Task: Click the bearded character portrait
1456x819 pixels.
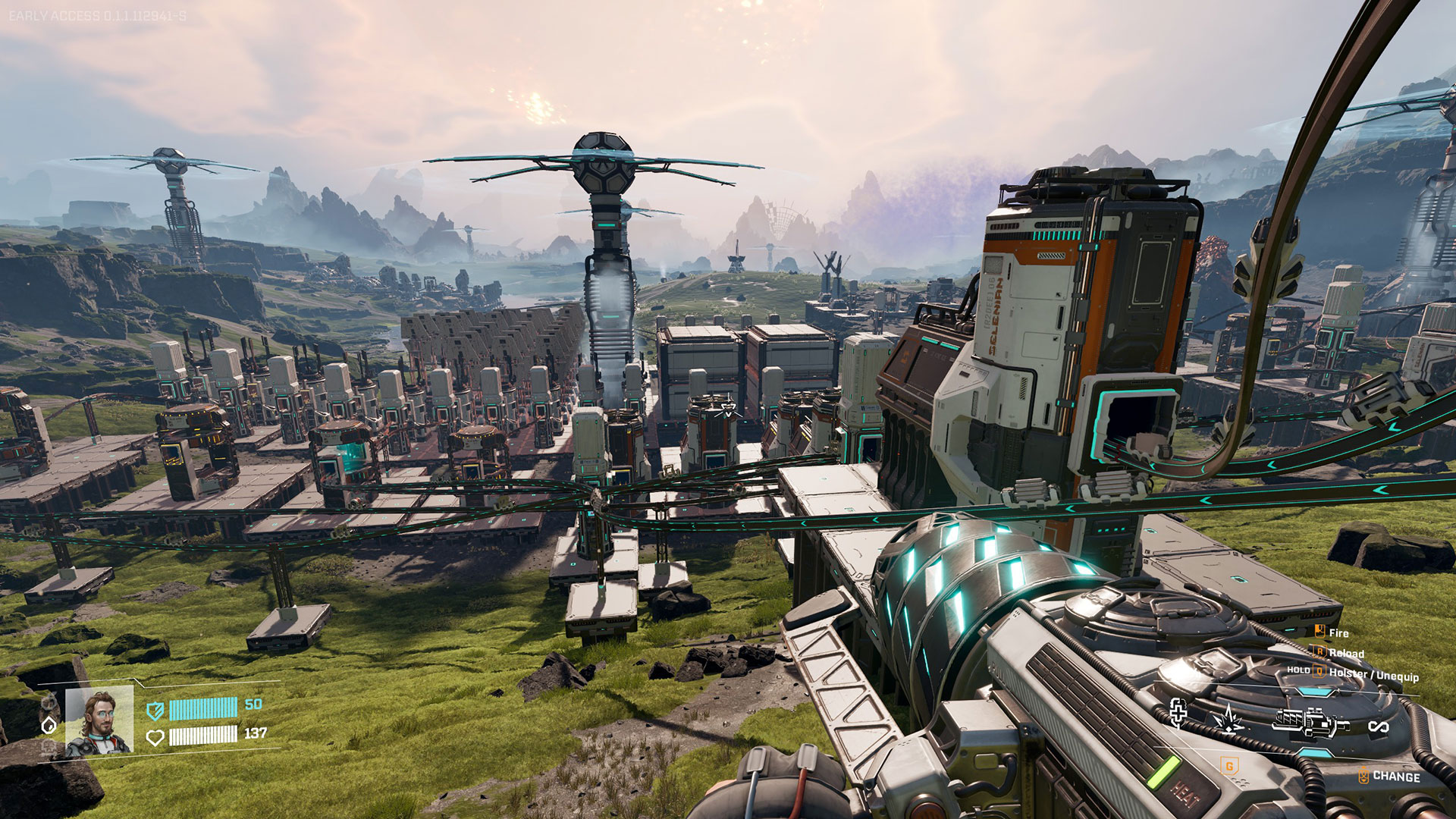Action: pos(99,721)
